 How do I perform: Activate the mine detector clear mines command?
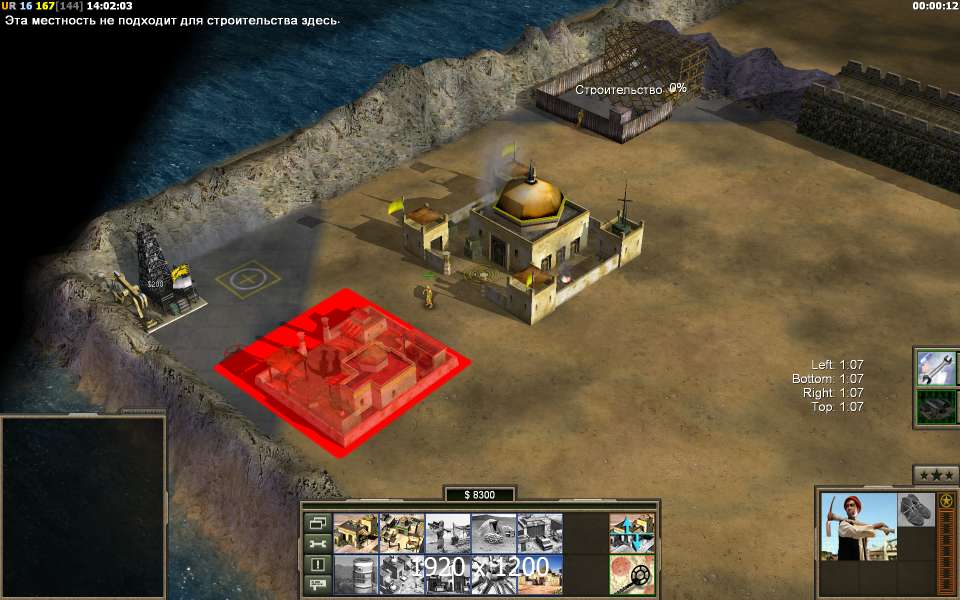[632, 574]
